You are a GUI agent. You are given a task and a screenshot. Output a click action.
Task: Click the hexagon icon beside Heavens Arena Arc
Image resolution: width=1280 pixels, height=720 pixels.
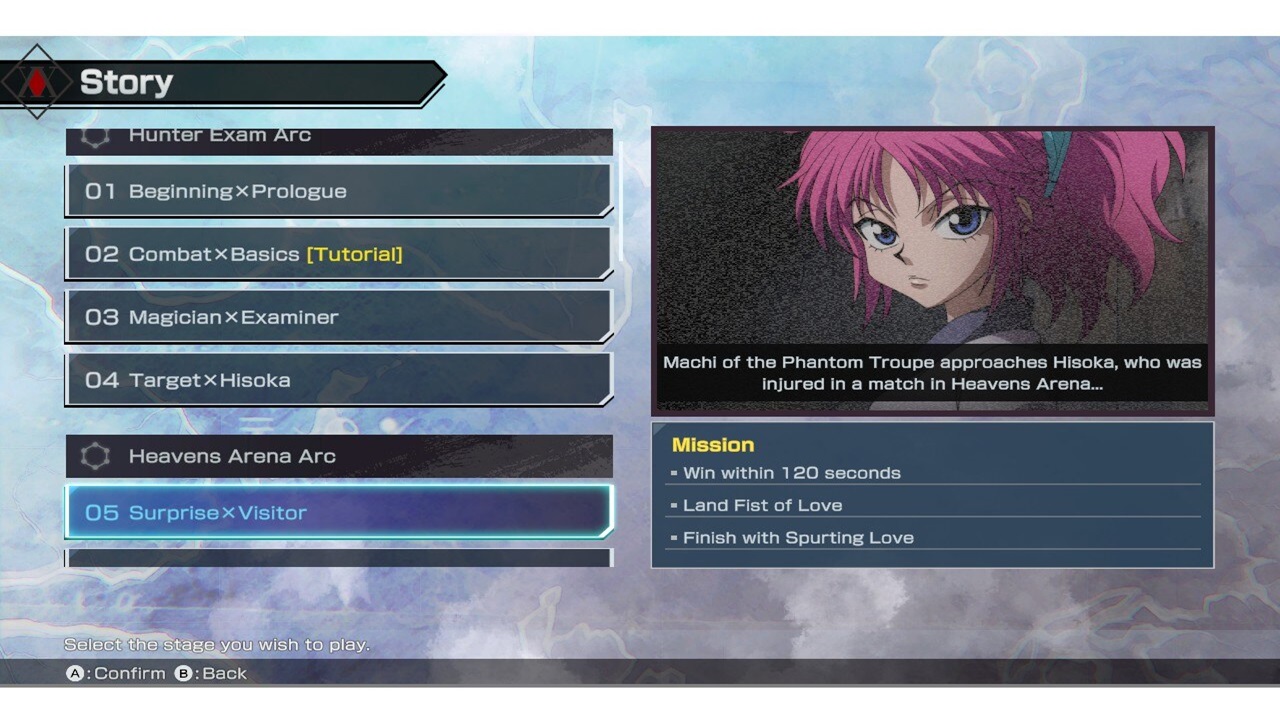[94, 456]
